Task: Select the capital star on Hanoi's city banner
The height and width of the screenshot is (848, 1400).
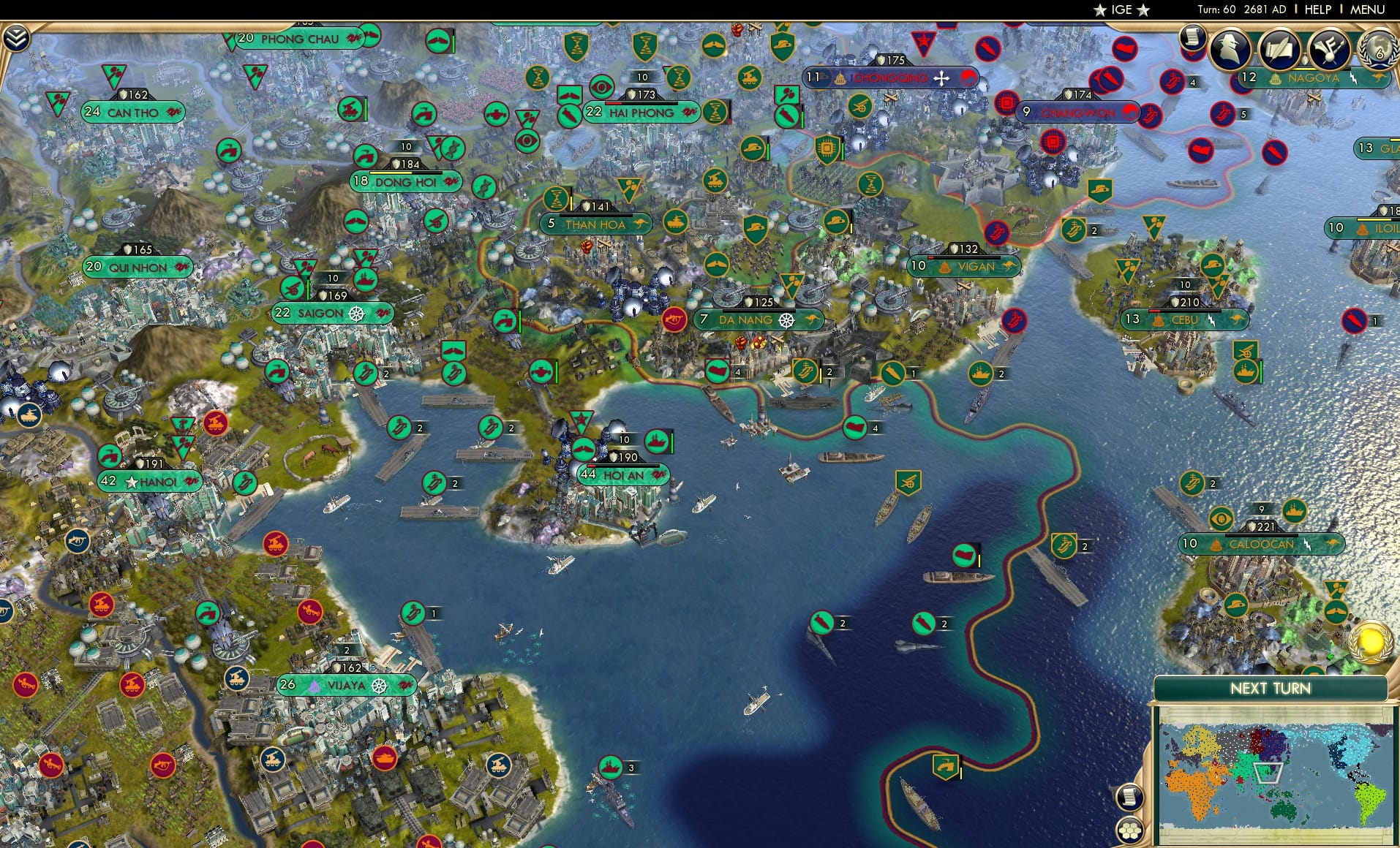Action: point(131,482)
